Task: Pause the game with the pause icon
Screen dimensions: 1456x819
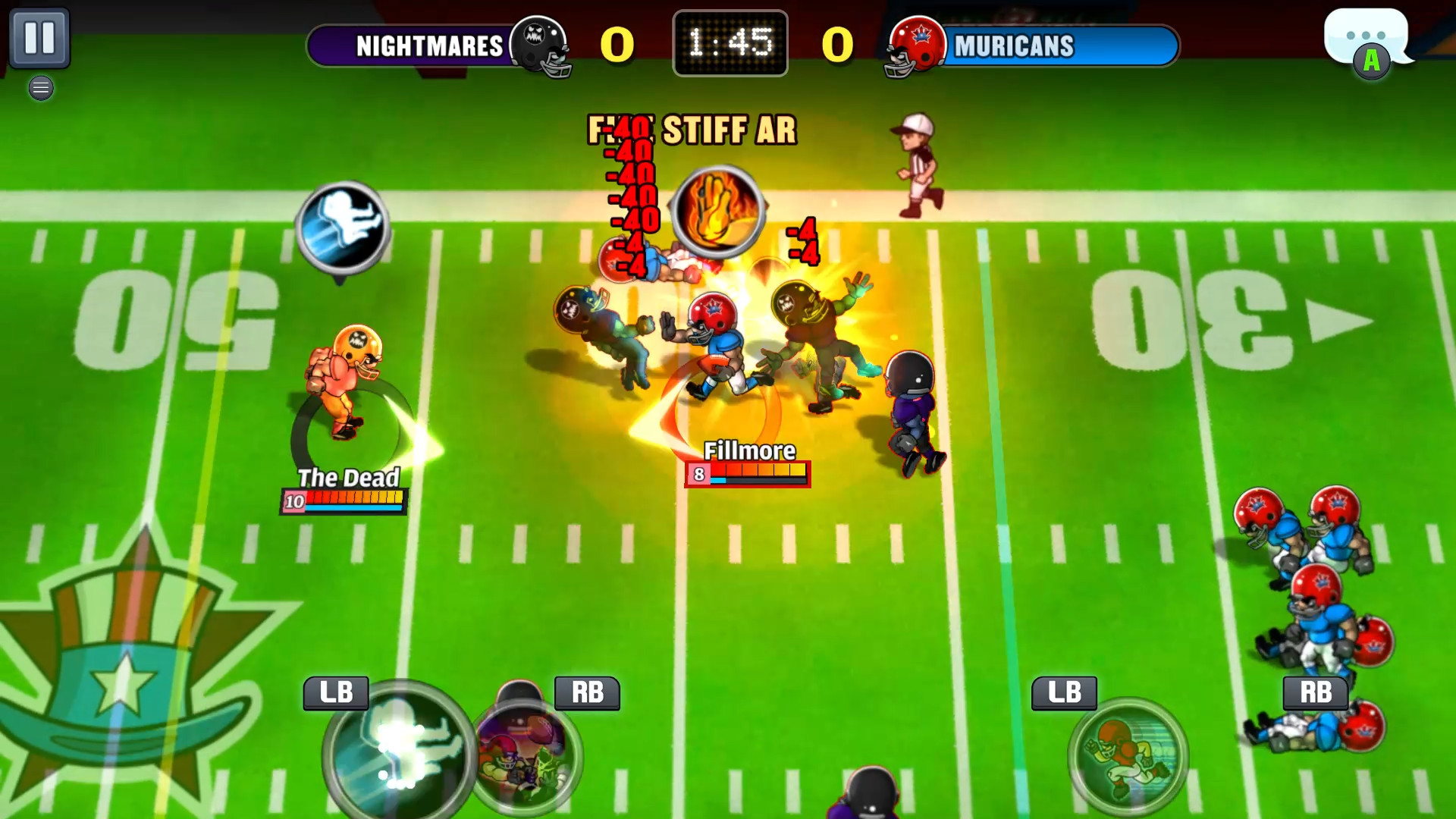Action: pos(42,36)
